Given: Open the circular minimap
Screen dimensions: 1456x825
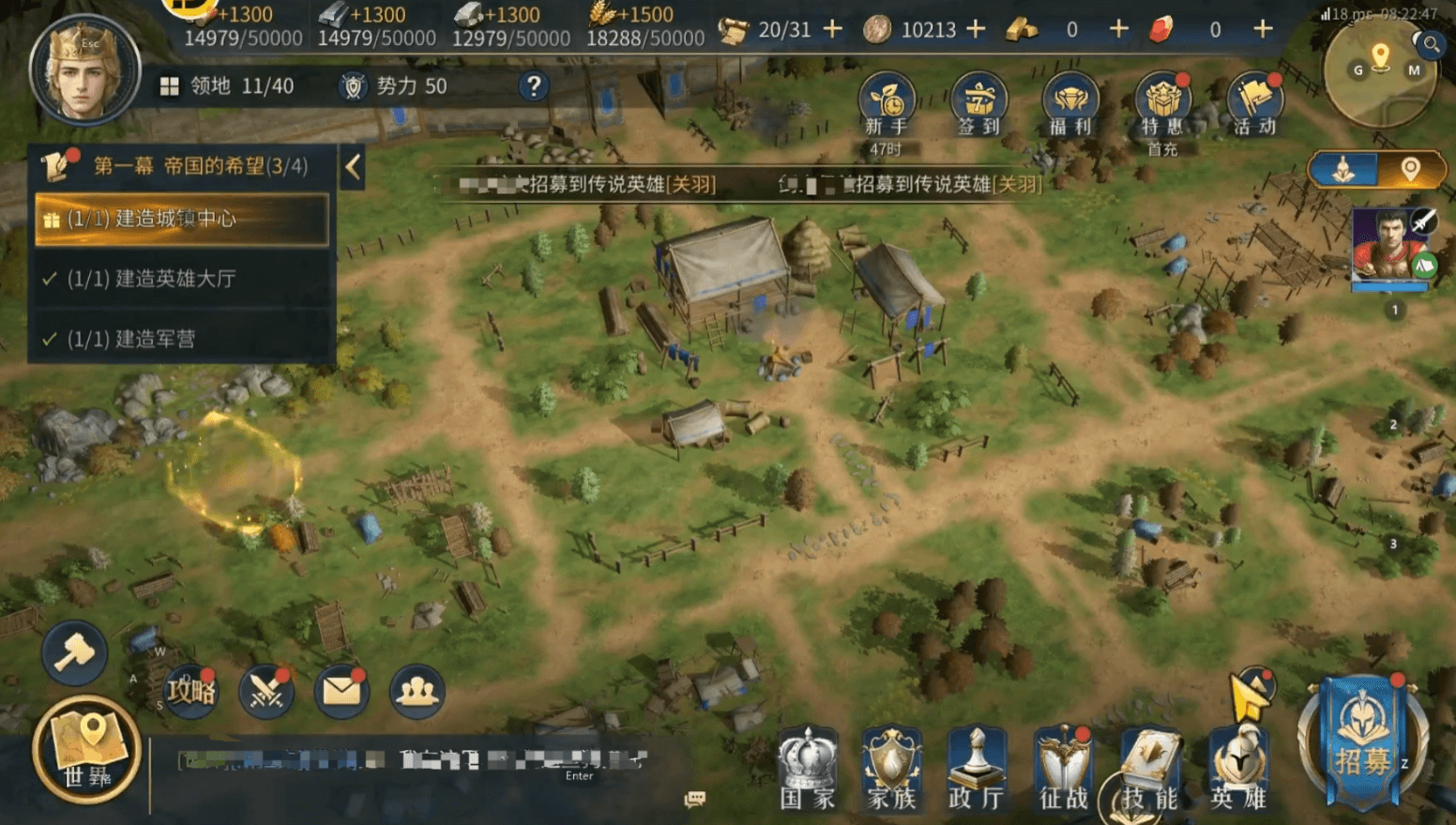Looking at the screenshot, I should tap(1379, 71).
